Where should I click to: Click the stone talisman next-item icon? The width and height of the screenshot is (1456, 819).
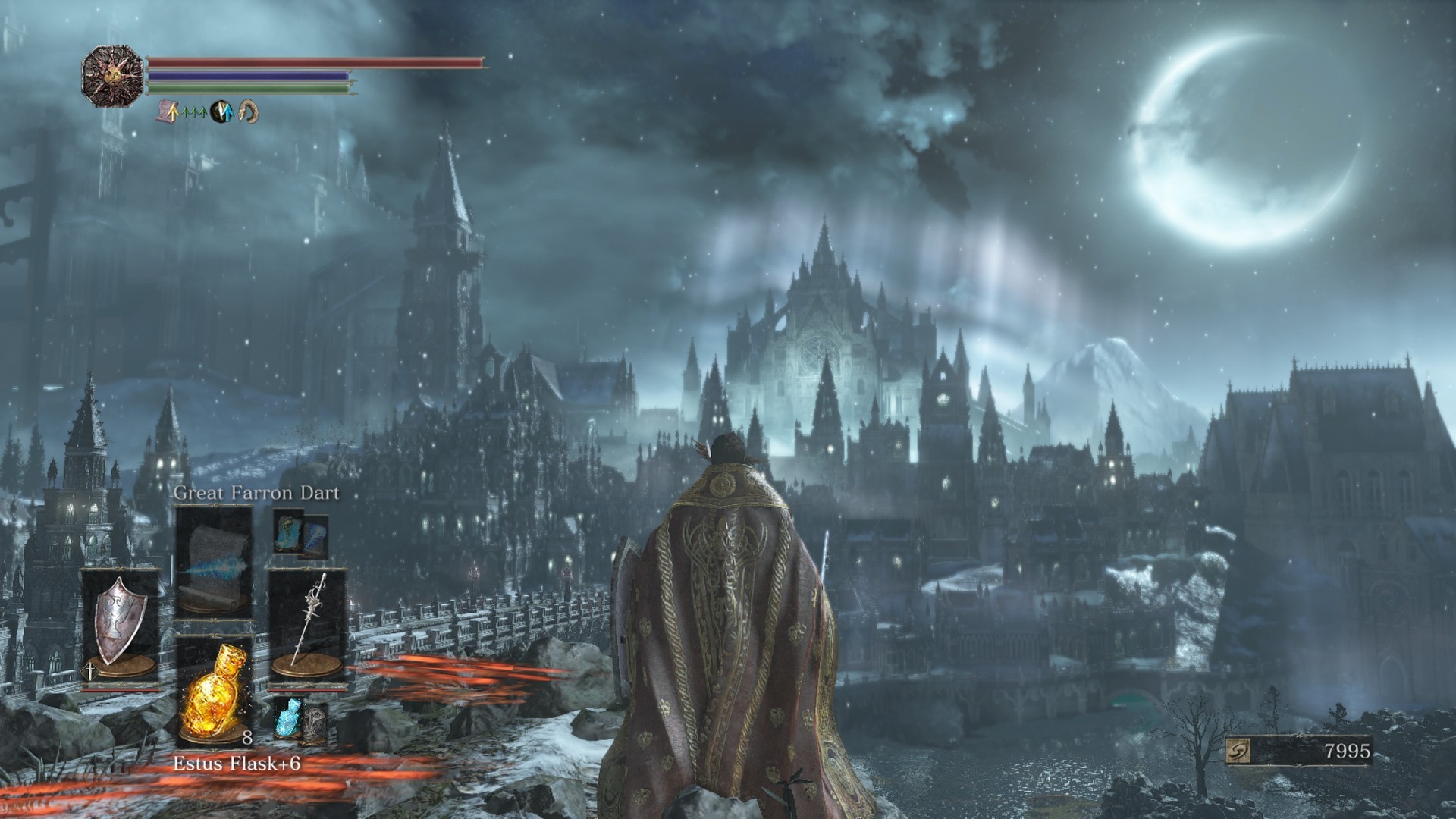point(315,723)
